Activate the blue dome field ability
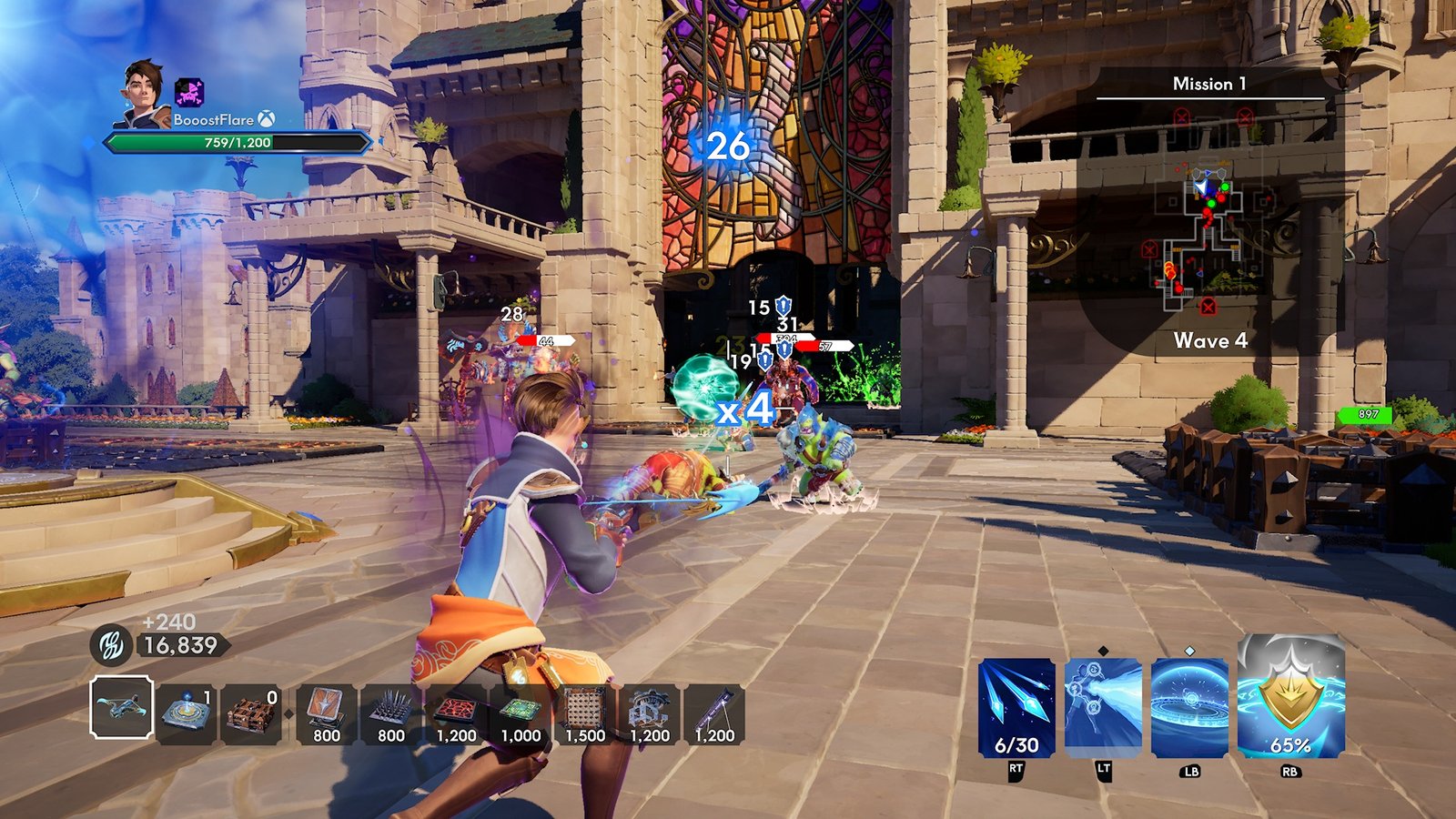 pyautogui.click(x=1189, y=708)
